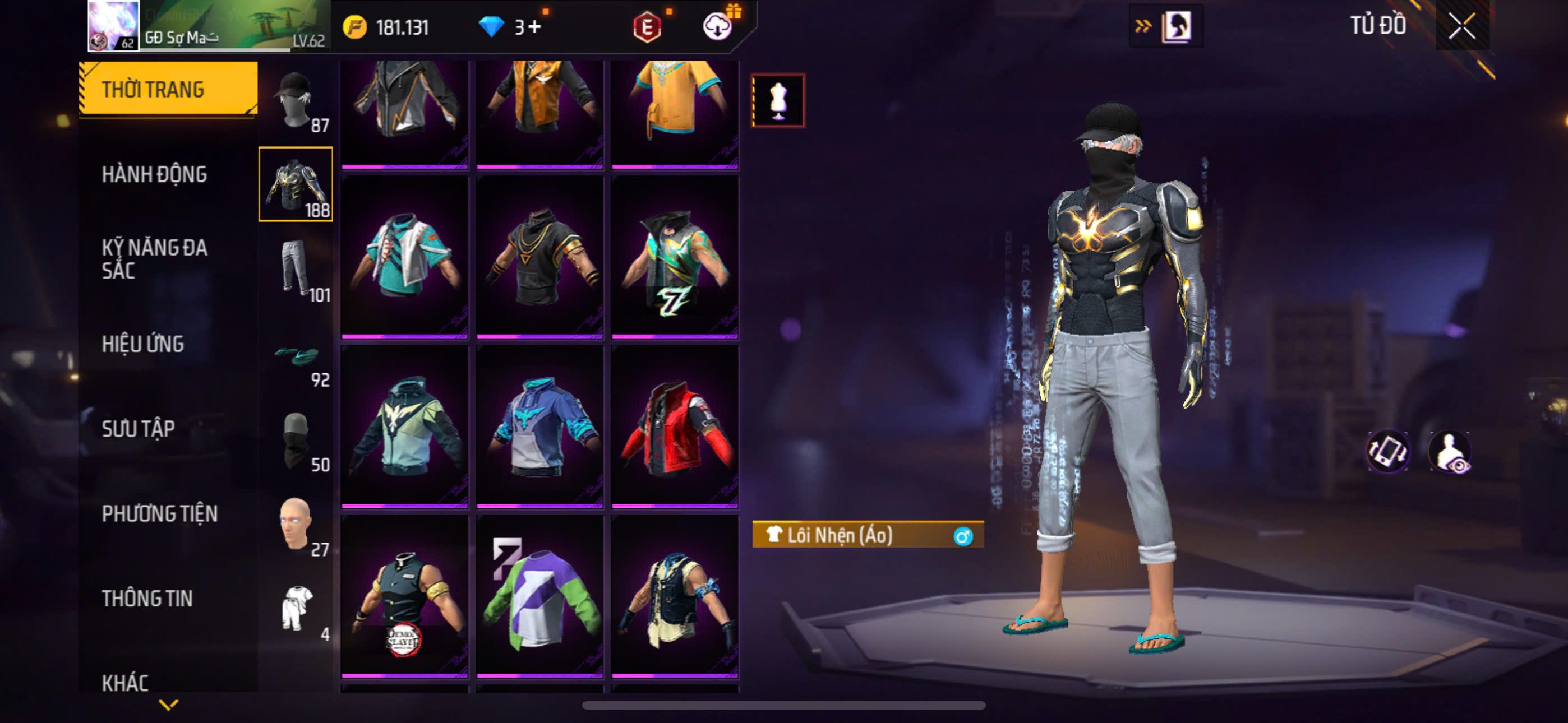The image size is (1568, 723).
Task: Close the wardrobe screen
Action: [x=1461, y=27]
